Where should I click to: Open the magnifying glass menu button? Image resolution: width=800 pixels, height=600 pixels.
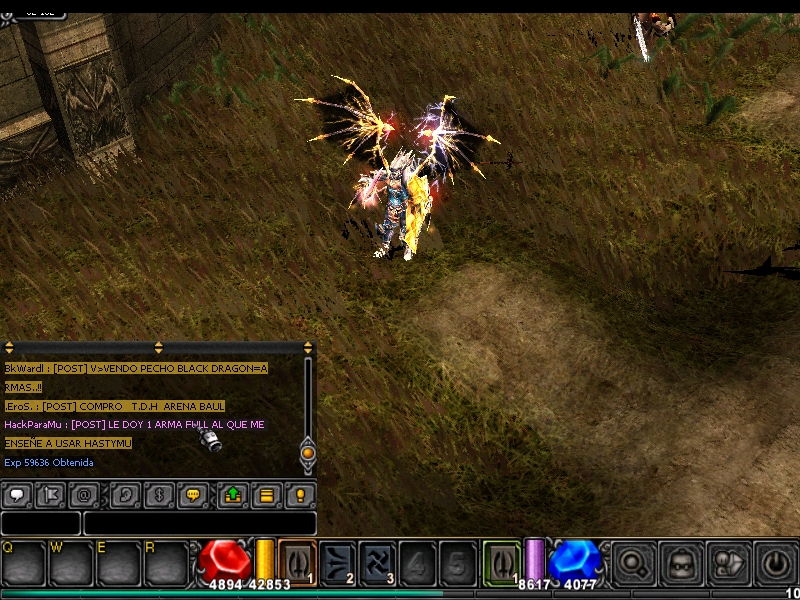click(632, 563)
